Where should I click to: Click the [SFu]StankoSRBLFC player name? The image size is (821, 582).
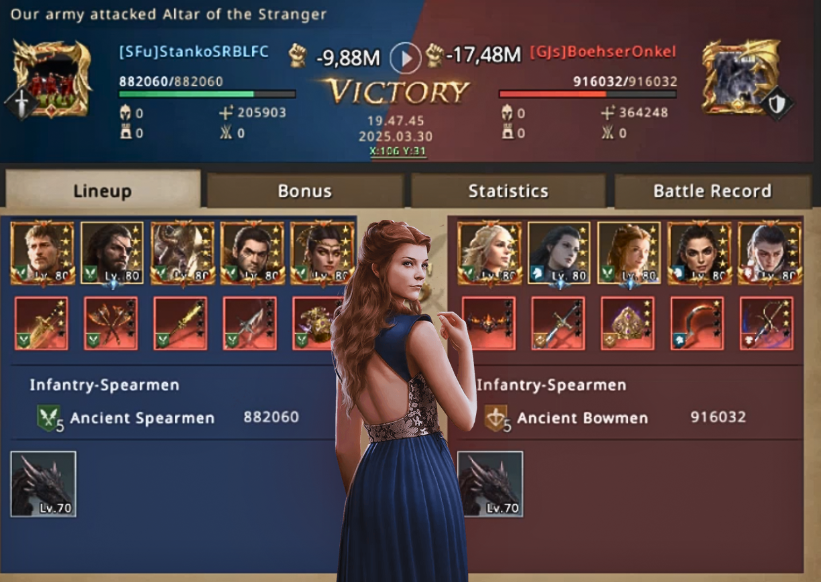[x=194, y=52]
